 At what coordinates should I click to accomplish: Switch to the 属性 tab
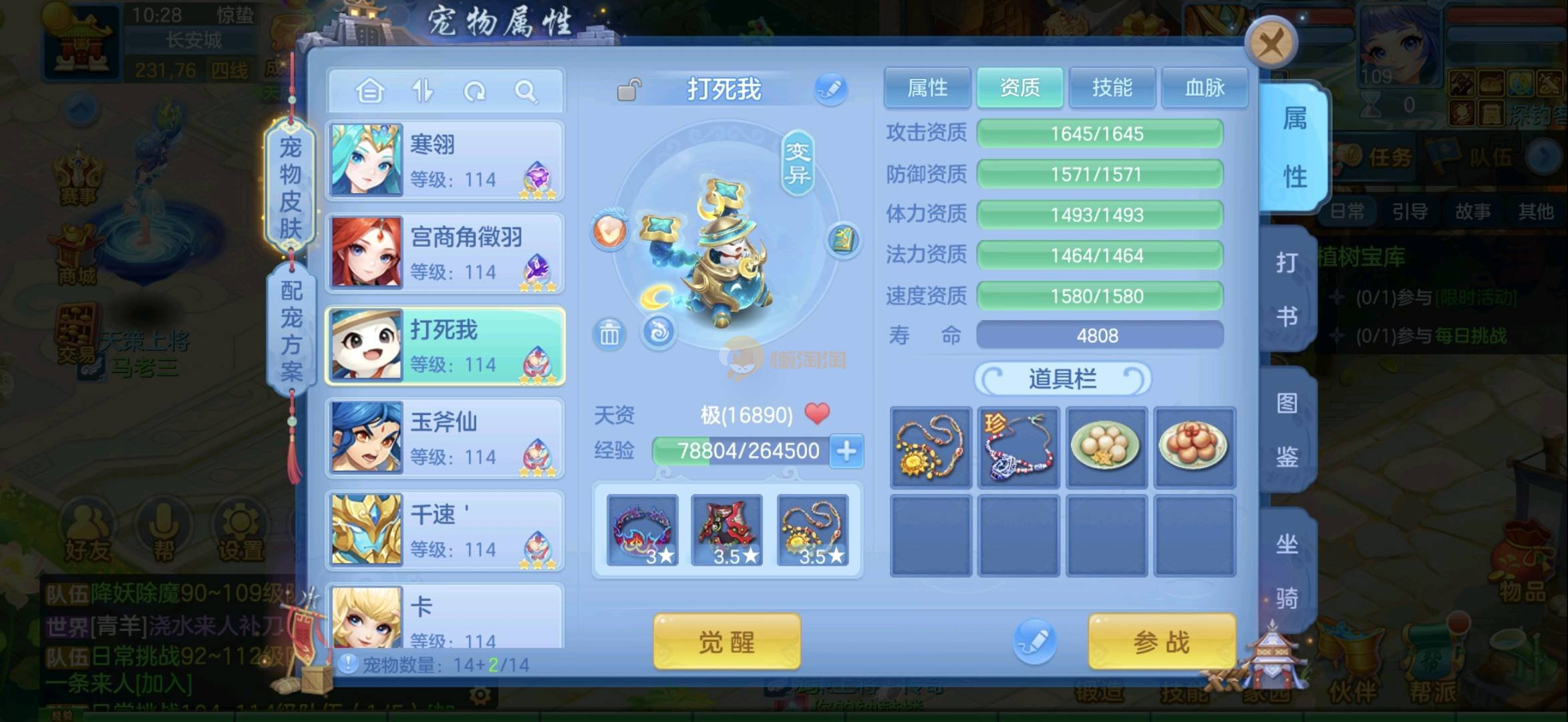point(927,88)
